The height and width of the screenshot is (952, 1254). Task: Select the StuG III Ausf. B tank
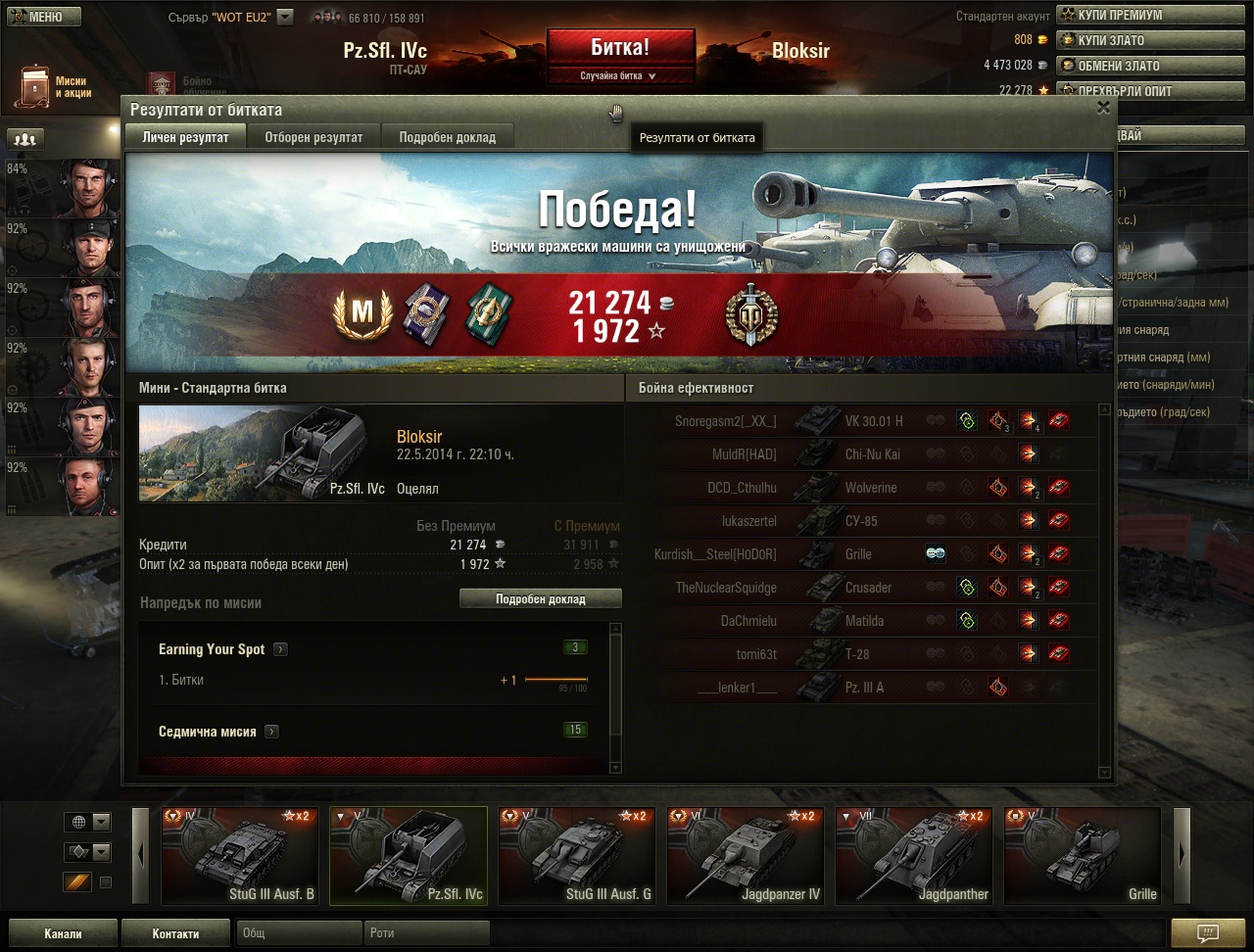coord(240,855)
